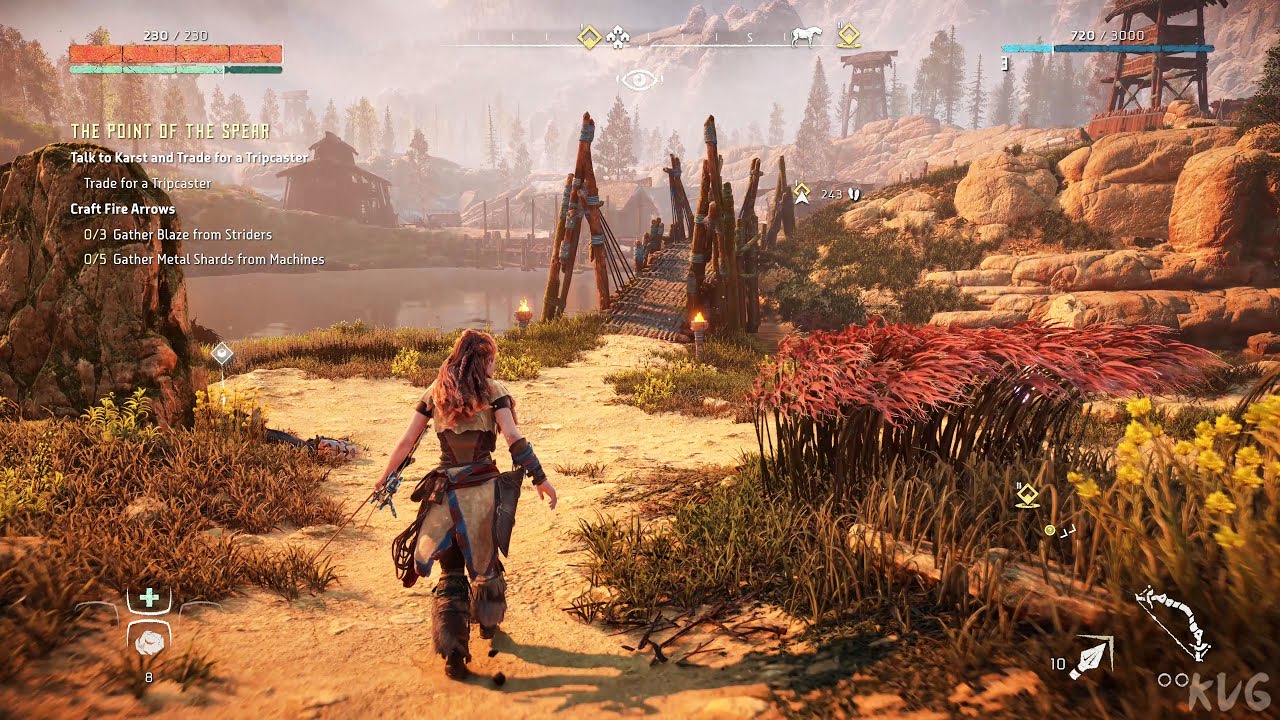The image size is (1280, 720).
Task: Select the waypoint marker showing 243 distance
Action: pos(801,193)
